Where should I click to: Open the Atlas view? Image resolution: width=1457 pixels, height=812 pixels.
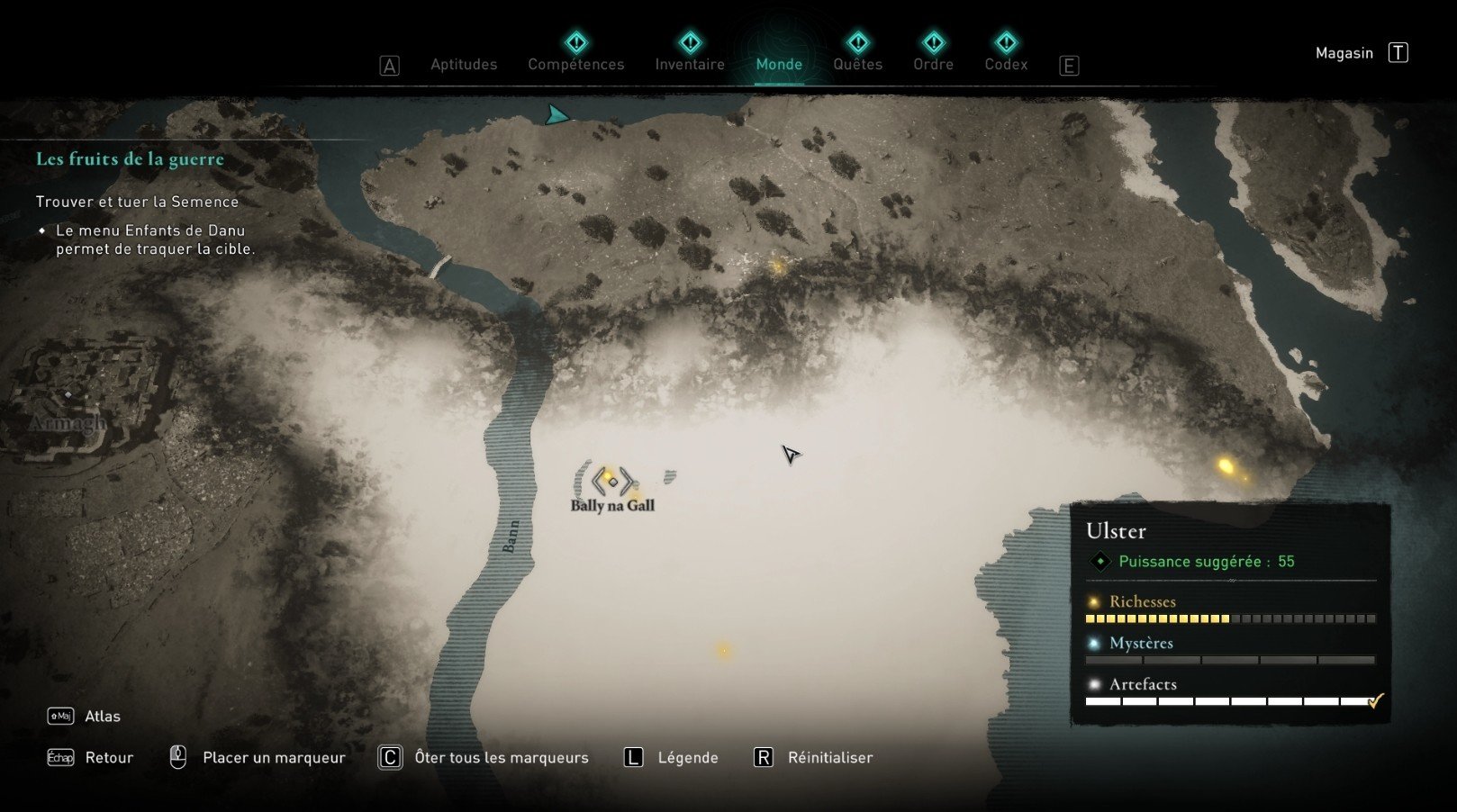click(x=102, y=716)
